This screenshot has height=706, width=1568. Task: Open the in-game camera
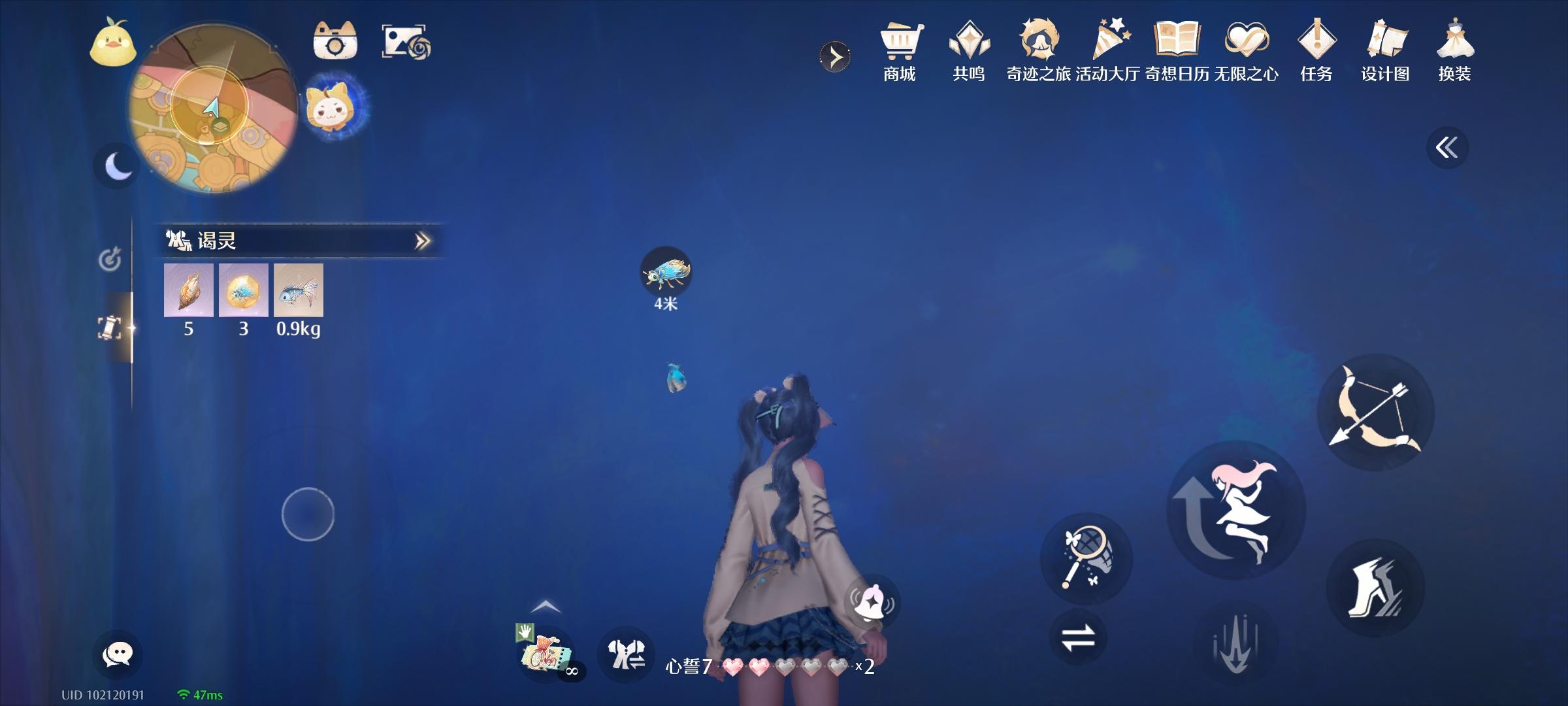[336, 41]
